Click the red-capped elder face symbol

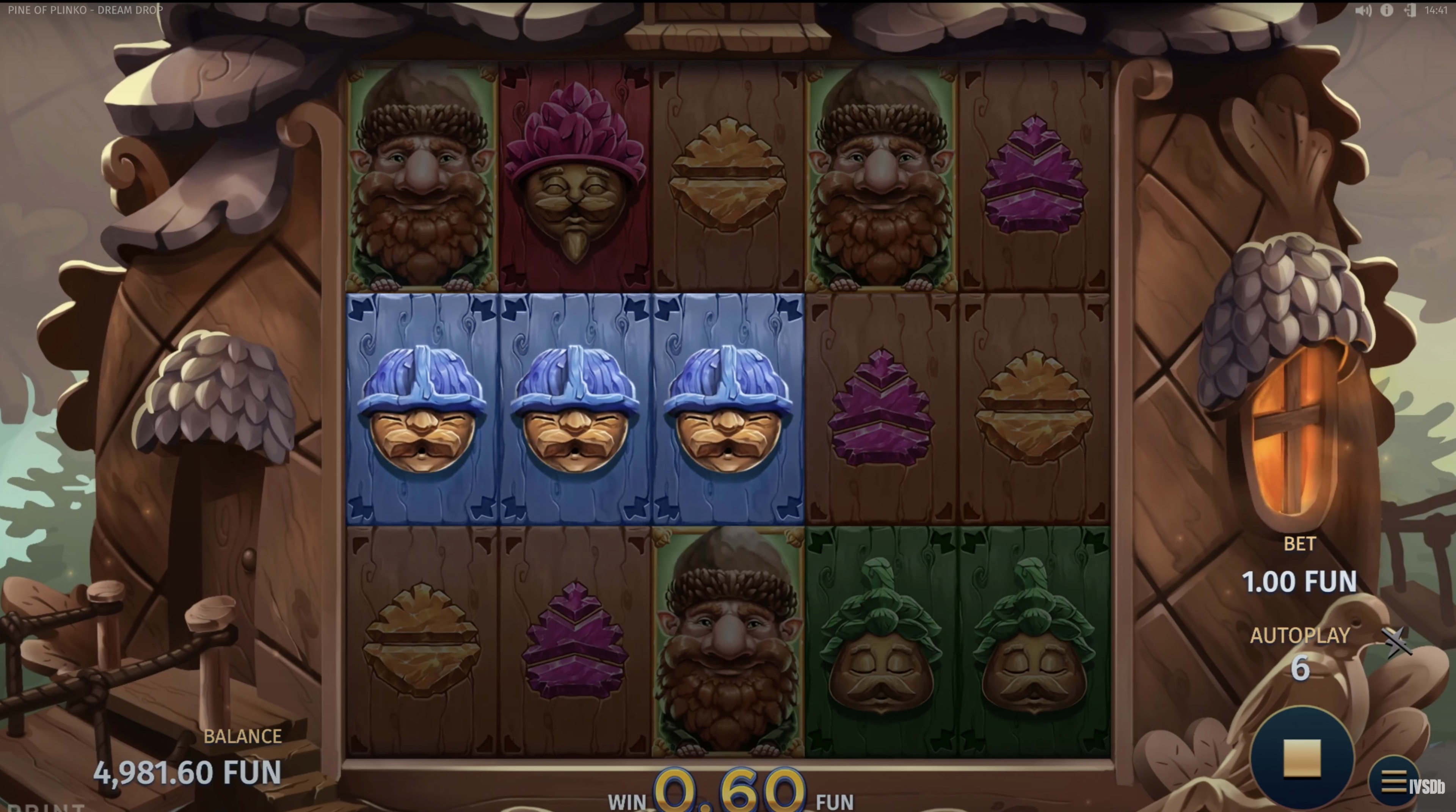574,175
